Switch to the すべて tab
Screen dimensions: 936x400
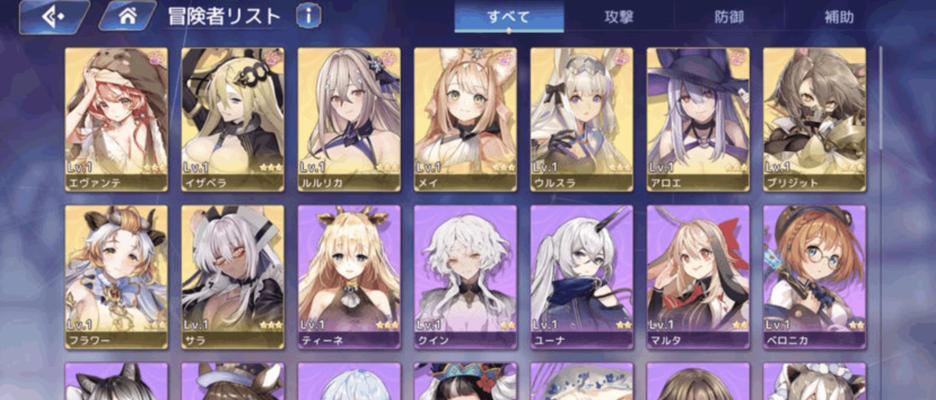tap(509, 17)
